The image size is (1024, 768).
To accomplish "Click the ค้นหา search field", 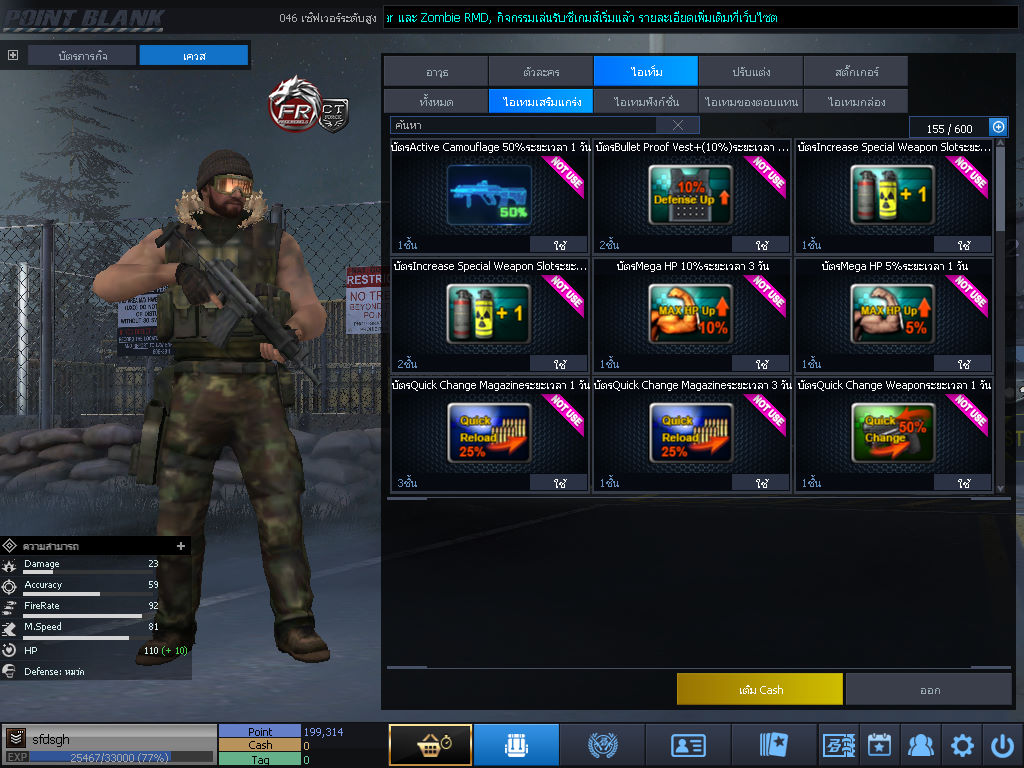I will click(522, 125).
